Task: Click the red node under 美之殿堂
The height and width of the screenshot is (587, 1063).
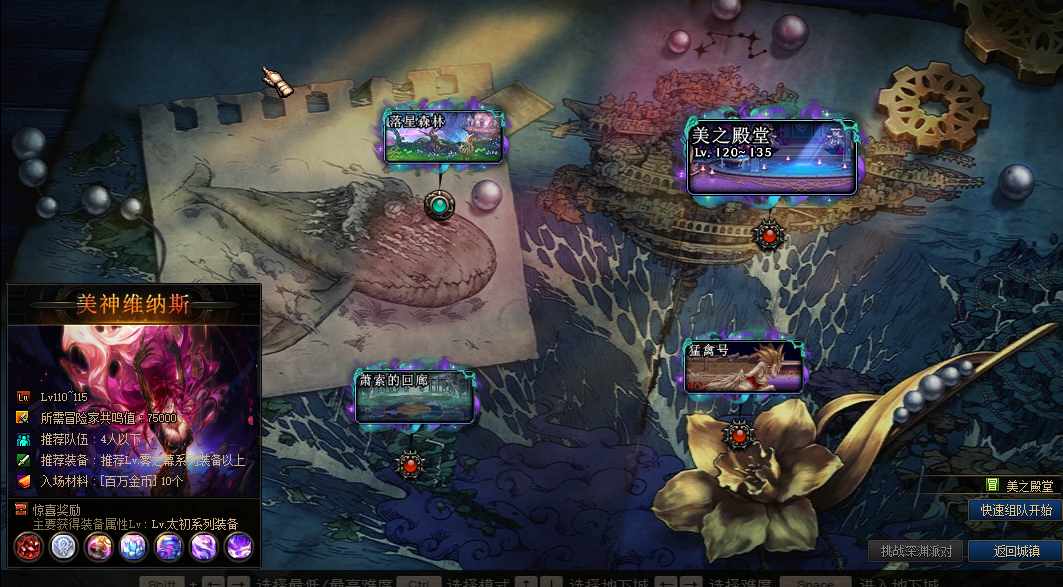Action: click(x=768, y=235)
